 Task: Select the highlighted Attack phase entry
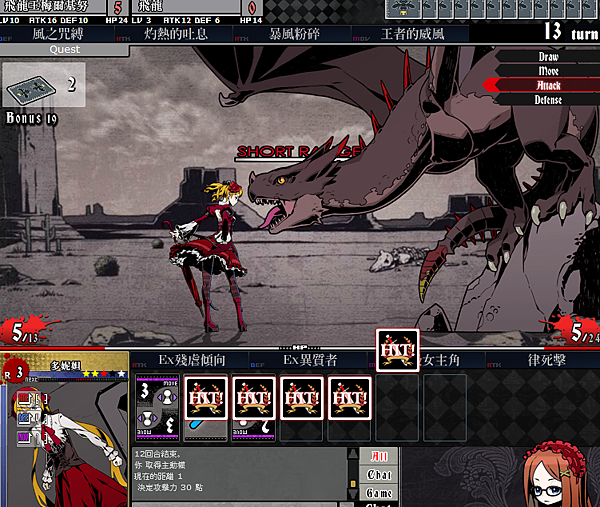549,86
